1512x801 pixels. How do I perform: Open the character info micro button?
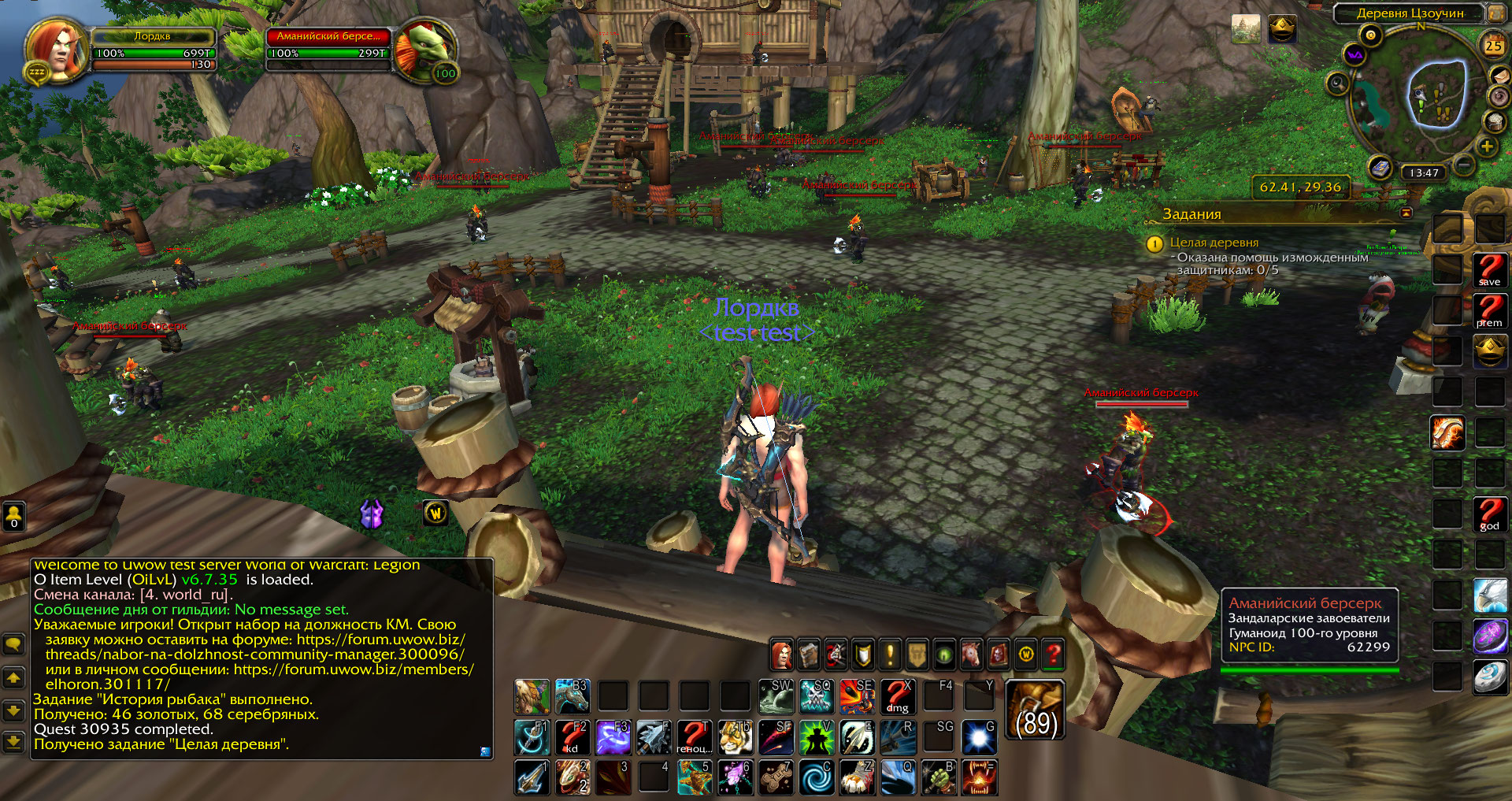pyautogui.click(x=782, y=654)
